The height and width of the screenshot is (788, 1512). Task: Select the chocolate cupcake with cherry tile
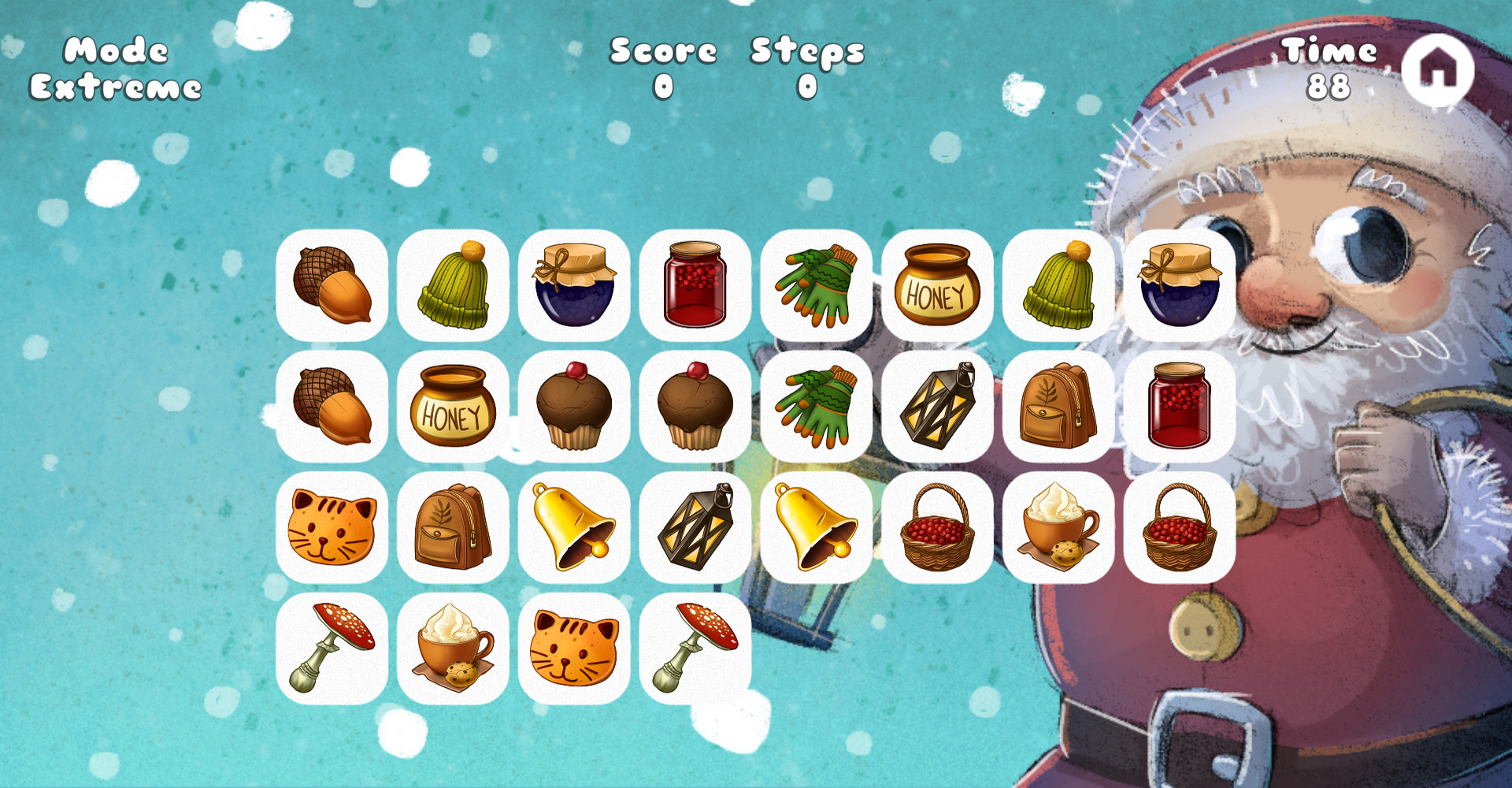coord(576,407)
